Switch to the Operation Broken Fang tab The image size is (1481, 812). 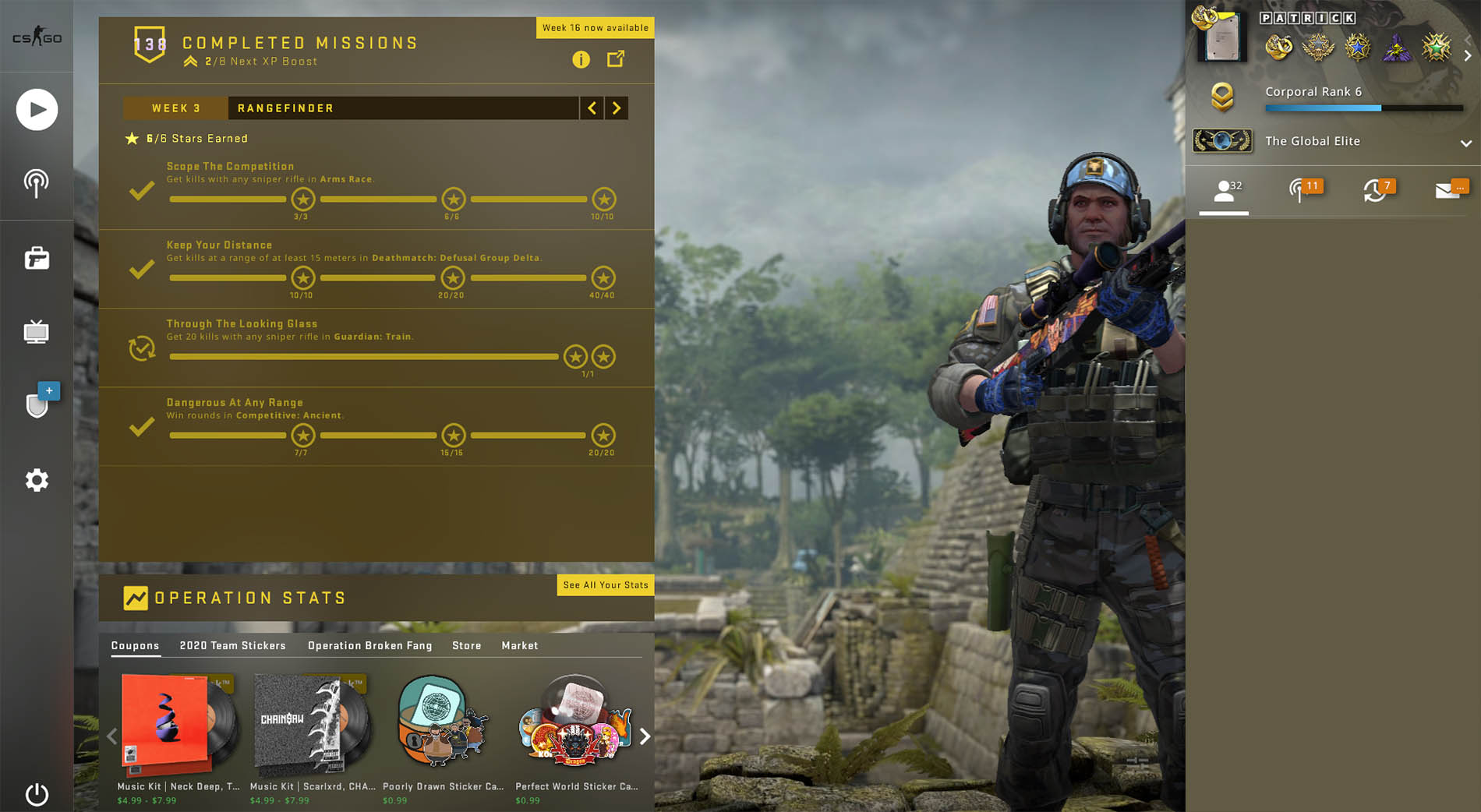tap(369, 645)
